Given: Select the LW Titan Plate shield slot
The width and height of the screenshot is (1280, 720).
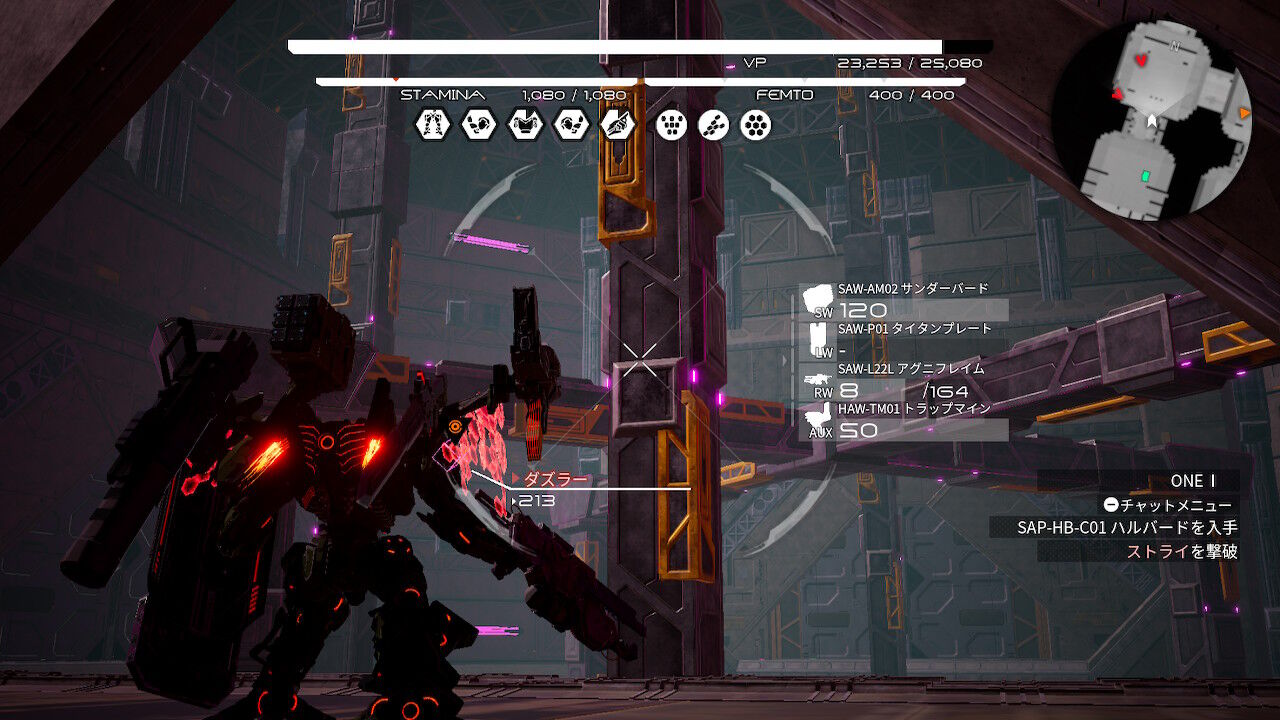Looking at the screenshot, I should [906, 340].
